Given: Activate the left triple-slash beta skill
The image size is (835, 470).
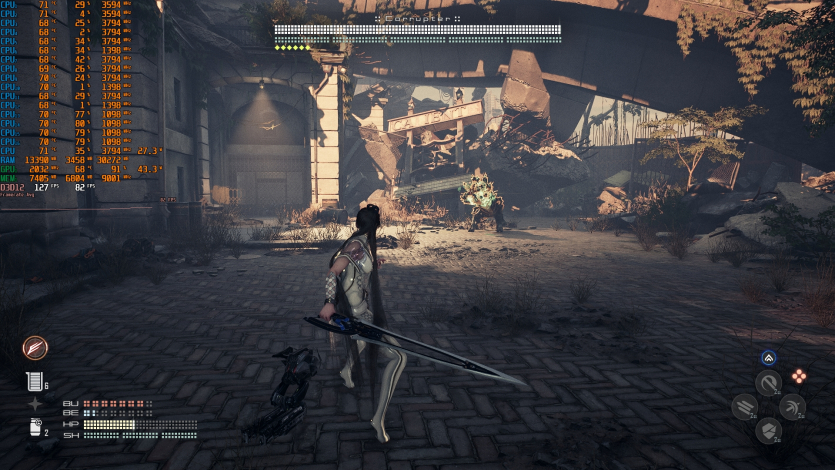Looking at the screenshot, I should [744, 407].
